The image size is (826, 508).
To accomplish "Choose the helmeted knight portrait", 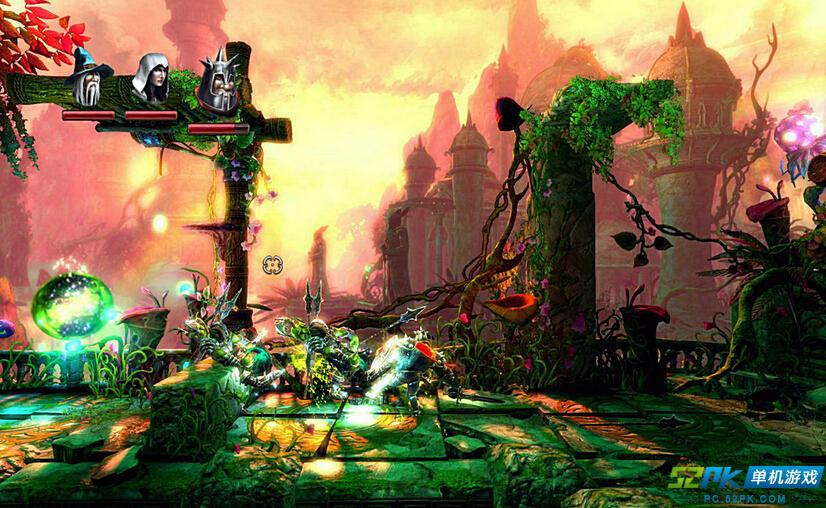I will [x=217, y=80].
